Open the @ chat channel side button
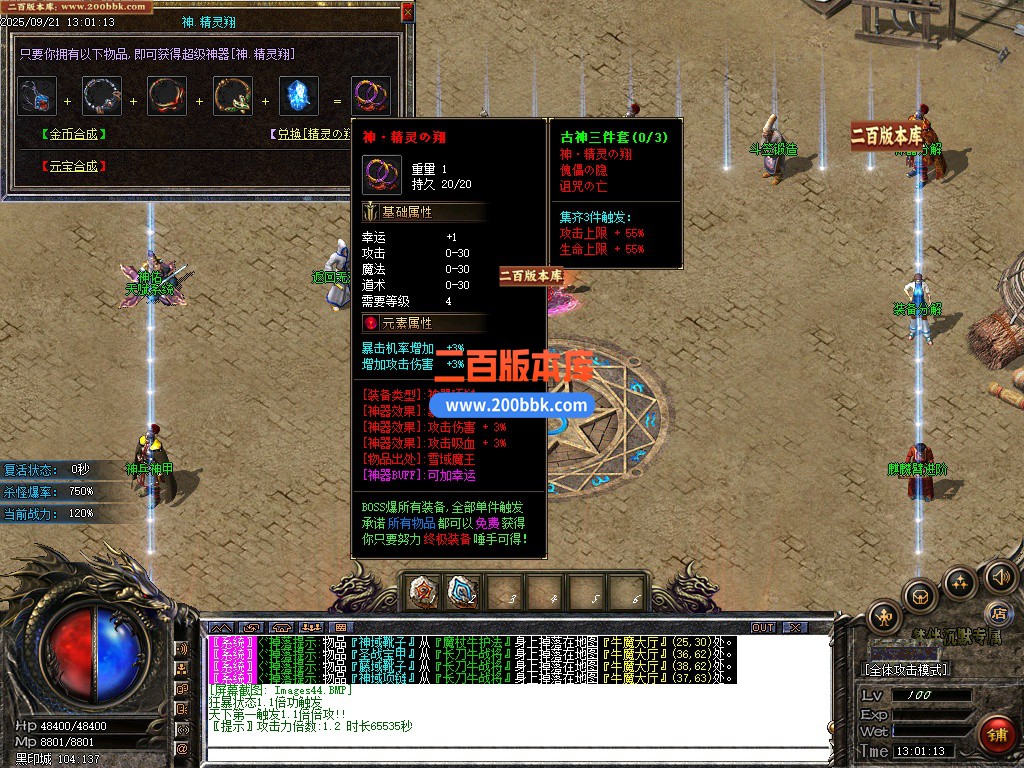Image resolution: width=1024 pixels, height=768 pixels. (182, 747)
